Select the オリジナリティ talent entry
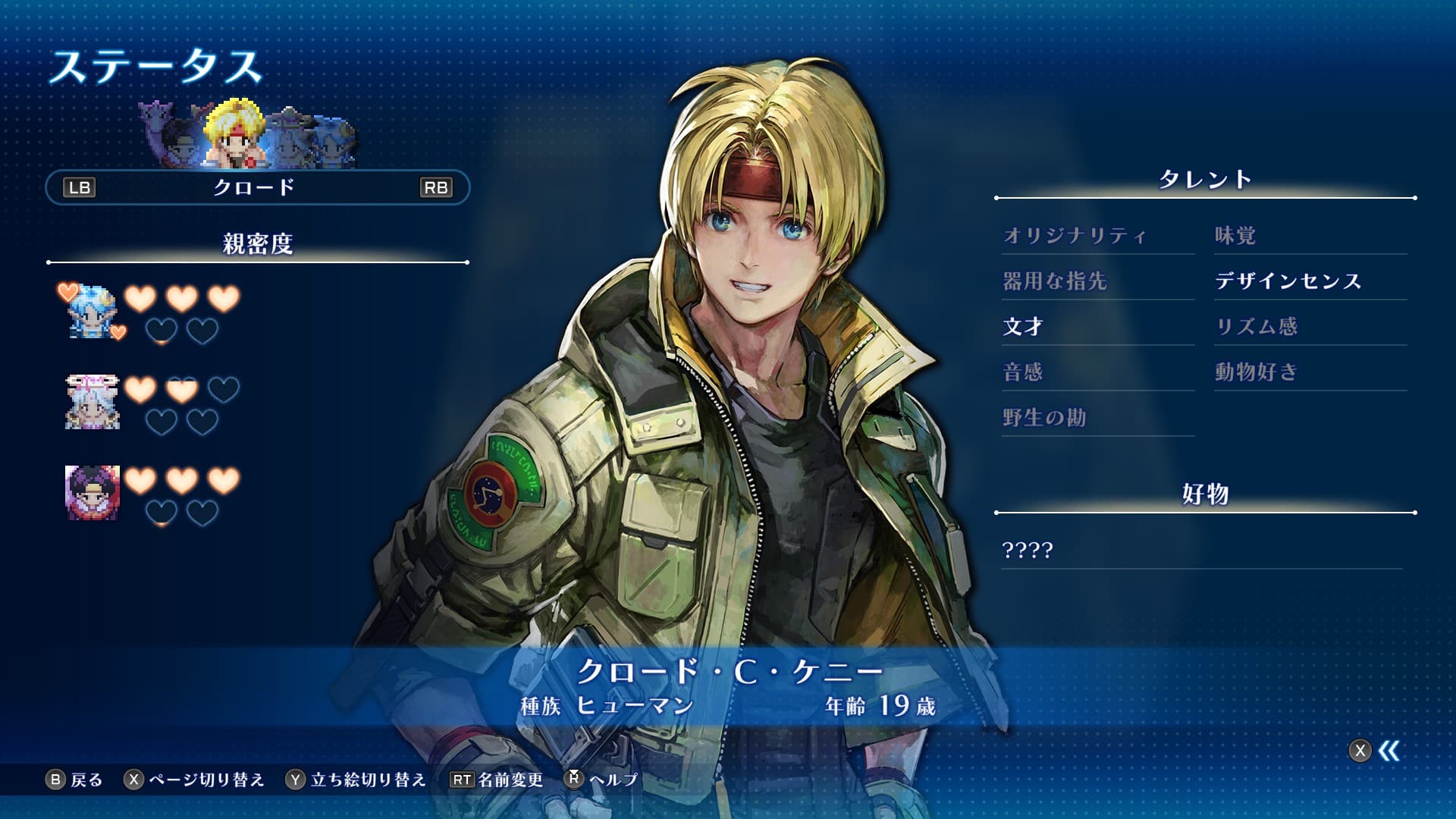1456x819 pixels. (1075, 236)
